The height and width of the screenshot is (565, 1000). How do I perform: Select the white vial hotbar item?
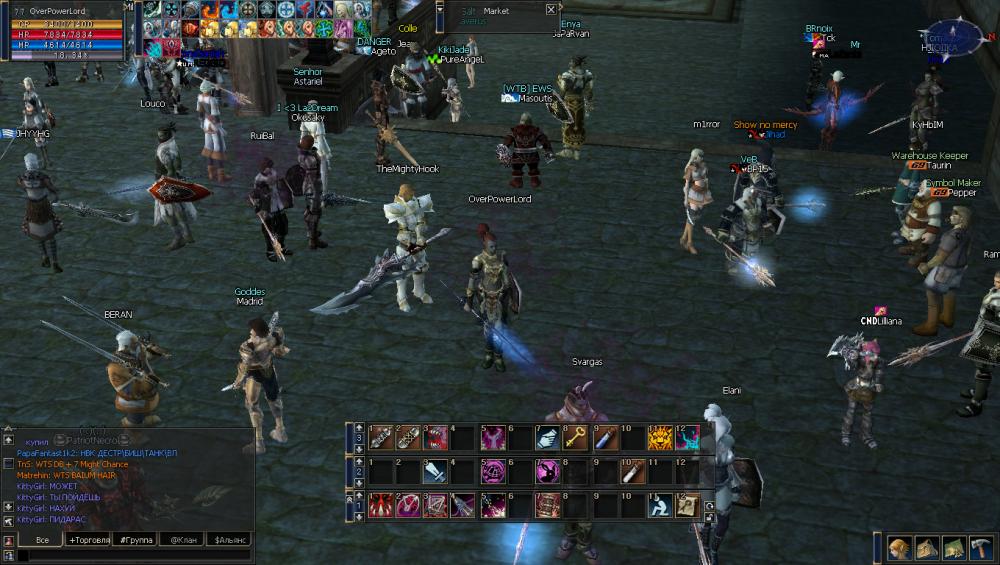tap(632, 471)
